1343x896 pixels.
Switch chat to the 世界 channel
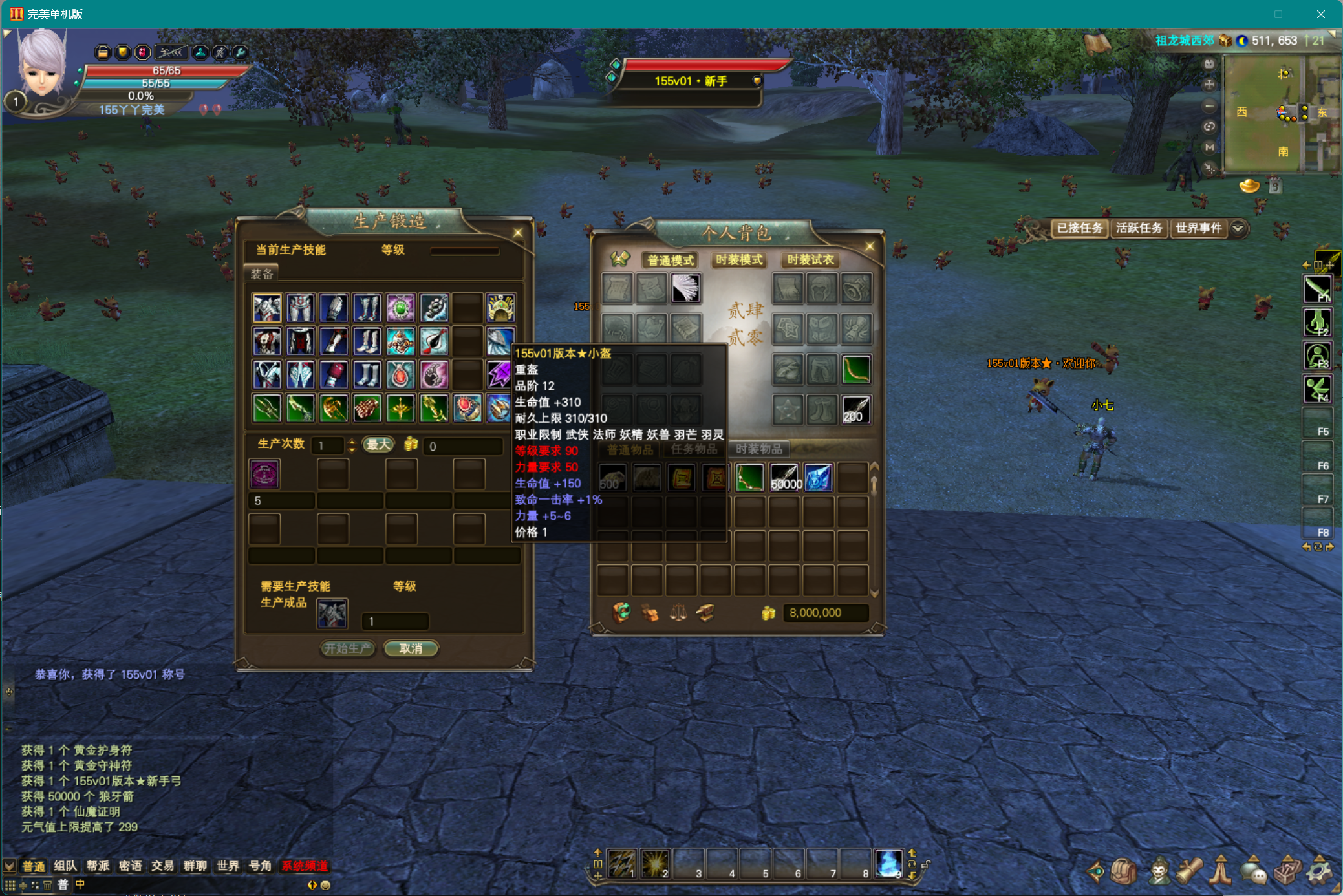228,866
